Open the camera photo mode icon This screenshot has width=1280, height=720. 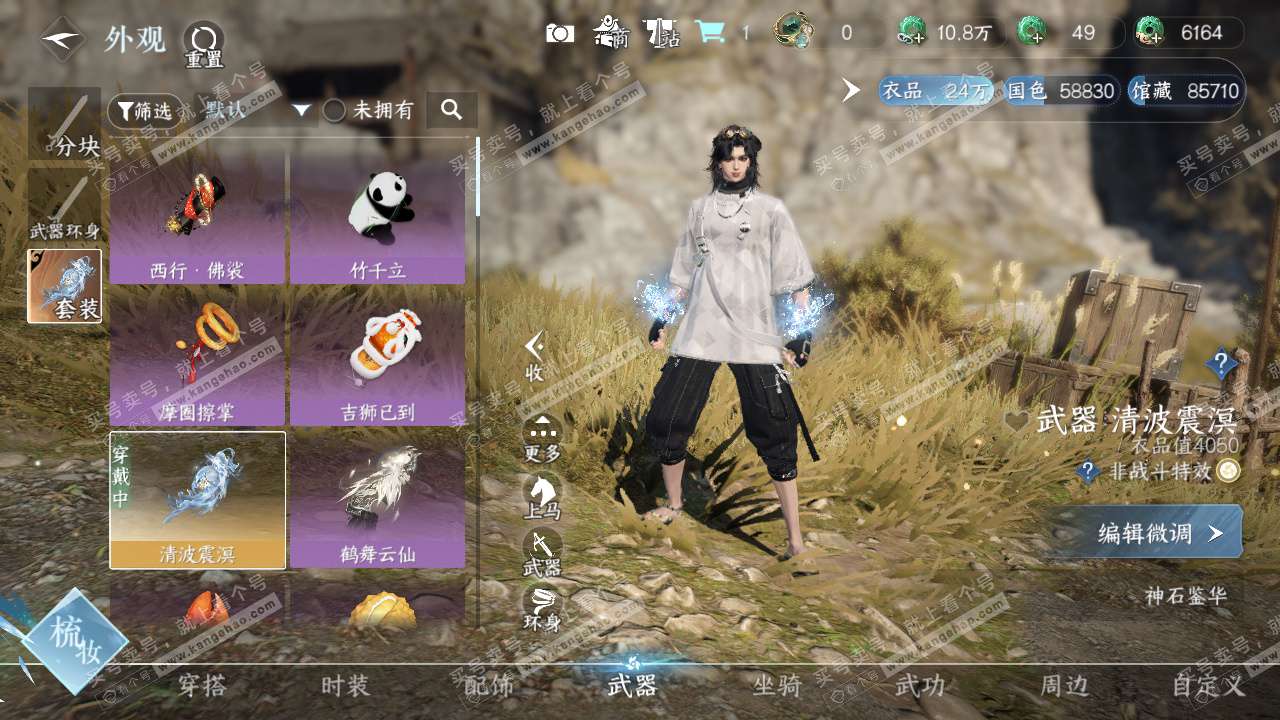point(560,33)
